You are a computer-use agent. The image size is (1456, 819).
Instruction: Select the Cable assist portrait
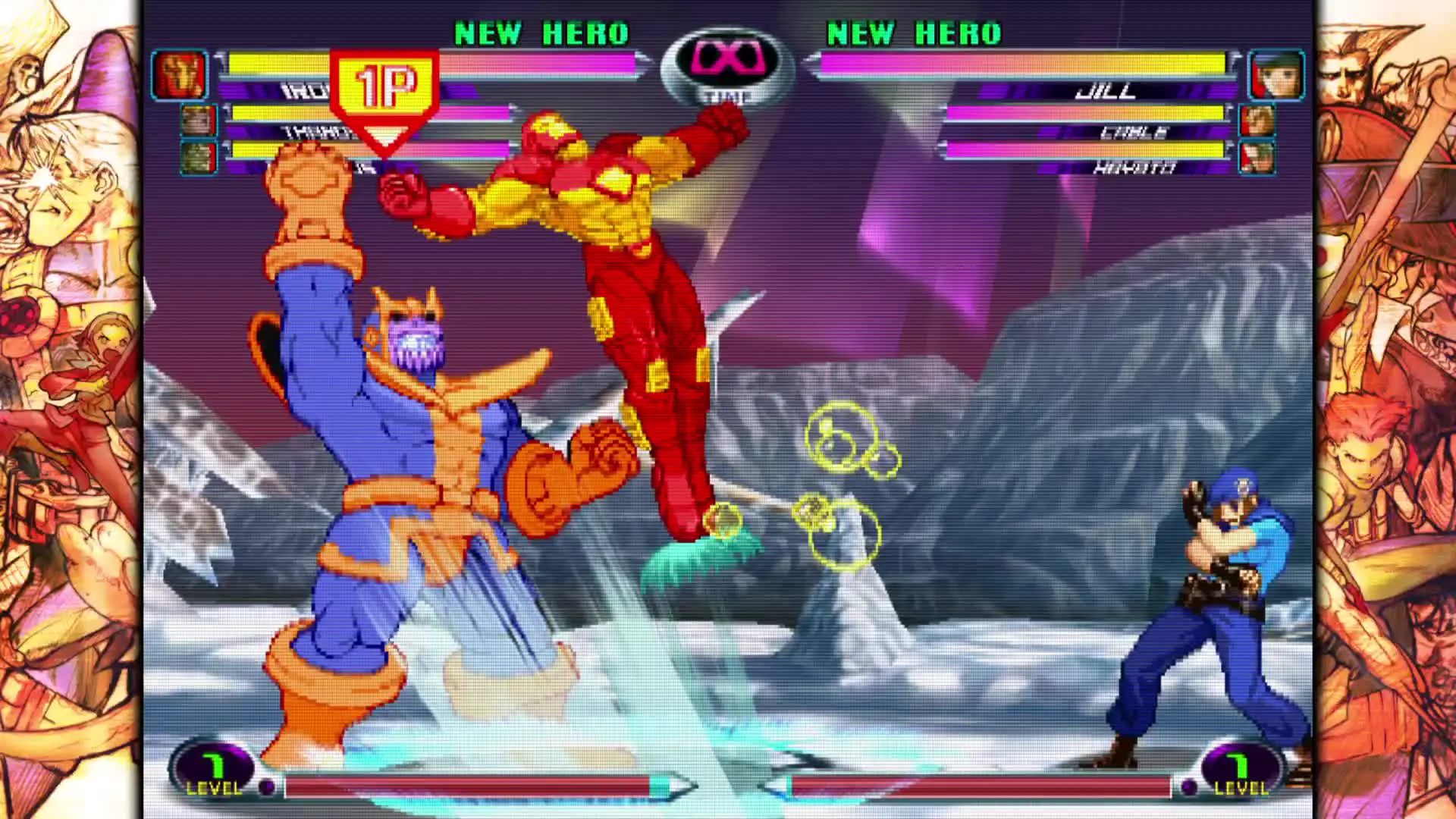[x=1257, y=121]
